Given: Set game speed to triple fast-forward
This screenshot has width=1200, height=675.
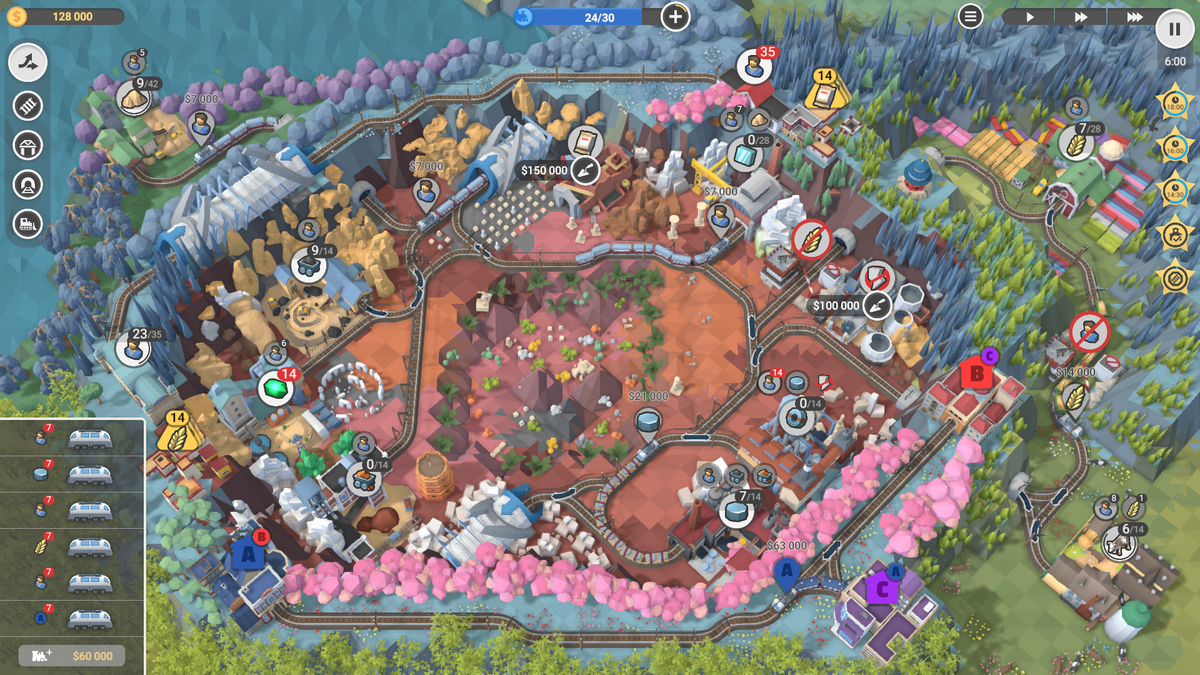Looking at the screenshot, I should click(1134, 17).
